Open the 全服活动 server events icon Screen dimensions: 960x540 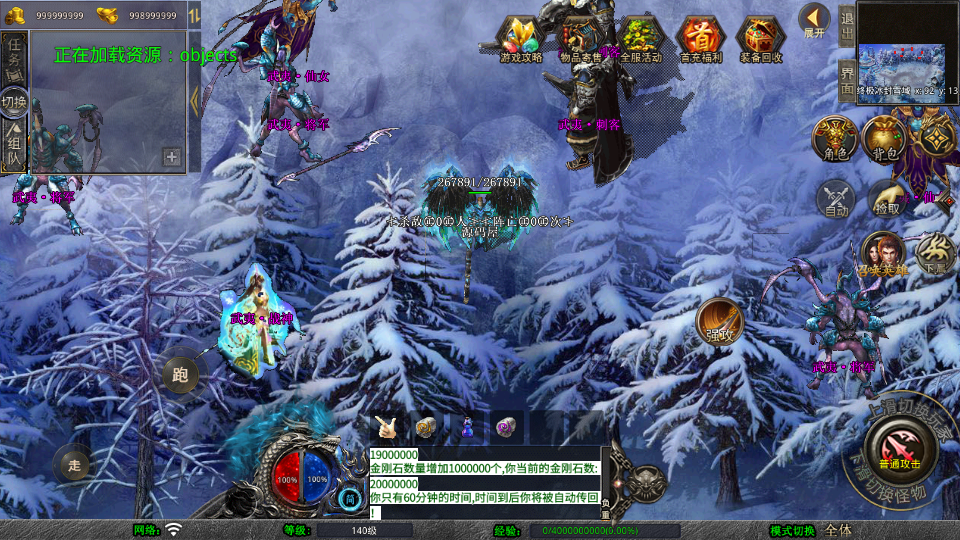pos(641,38)
